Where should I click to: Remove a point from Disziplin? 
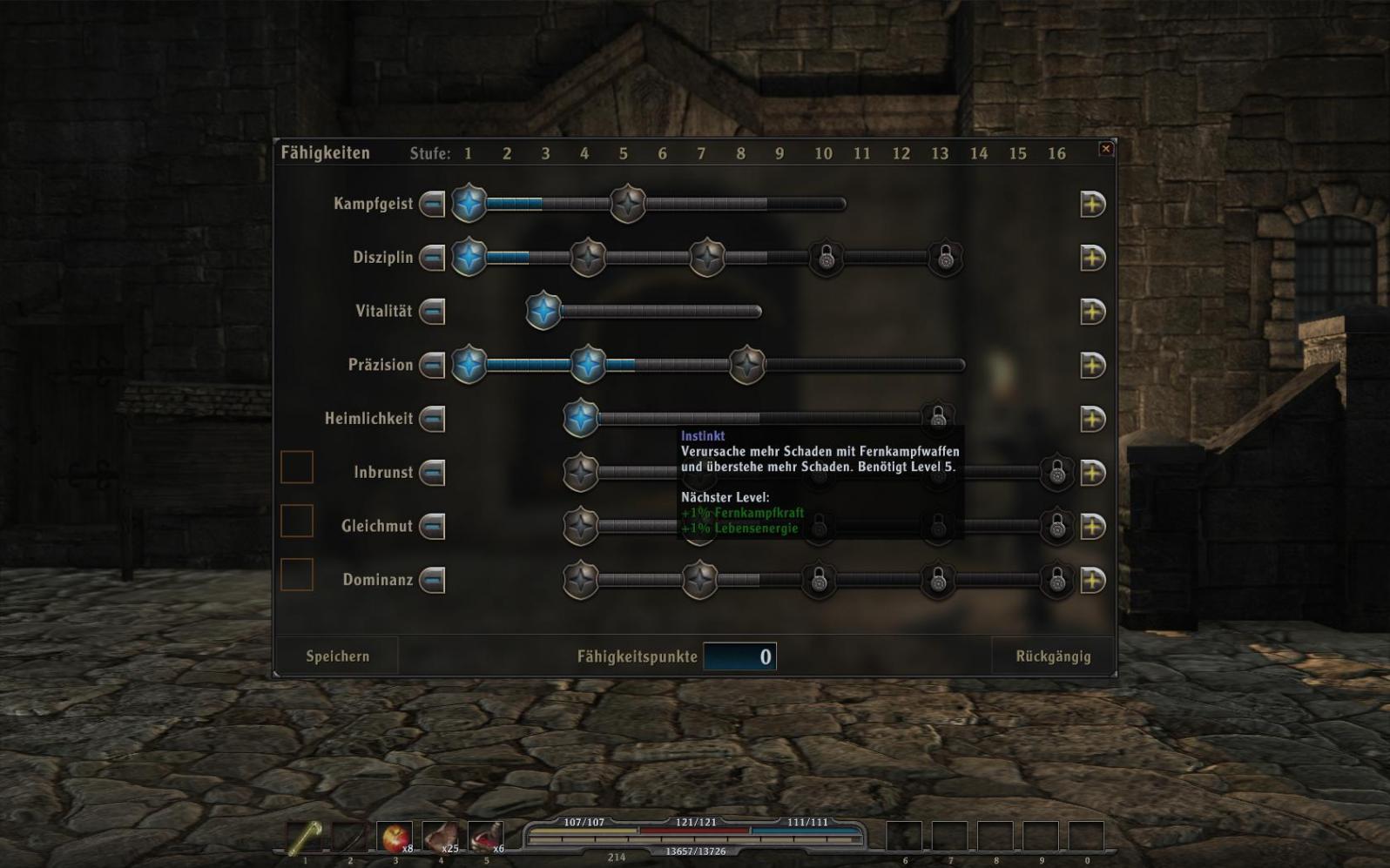tap(433, 259)
